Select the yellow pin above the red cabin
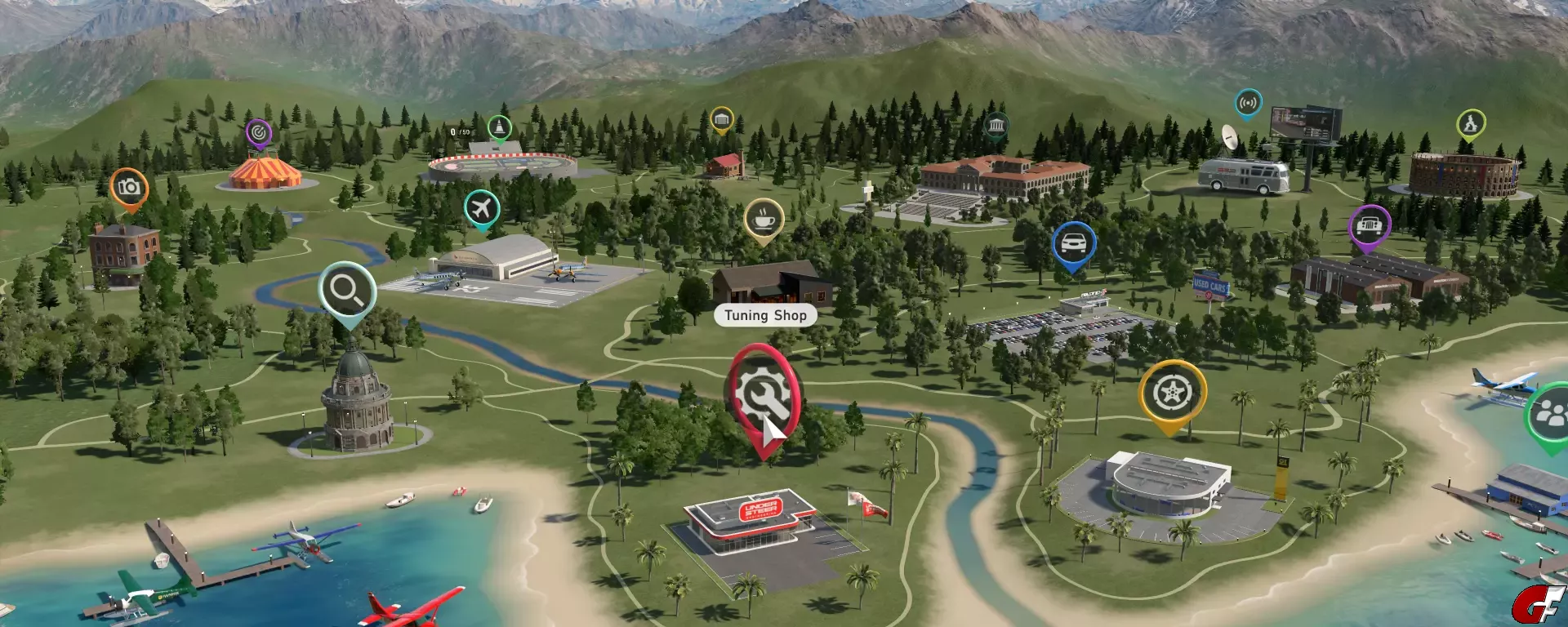This screenshot has width=1568, height=627. (721, 120)
